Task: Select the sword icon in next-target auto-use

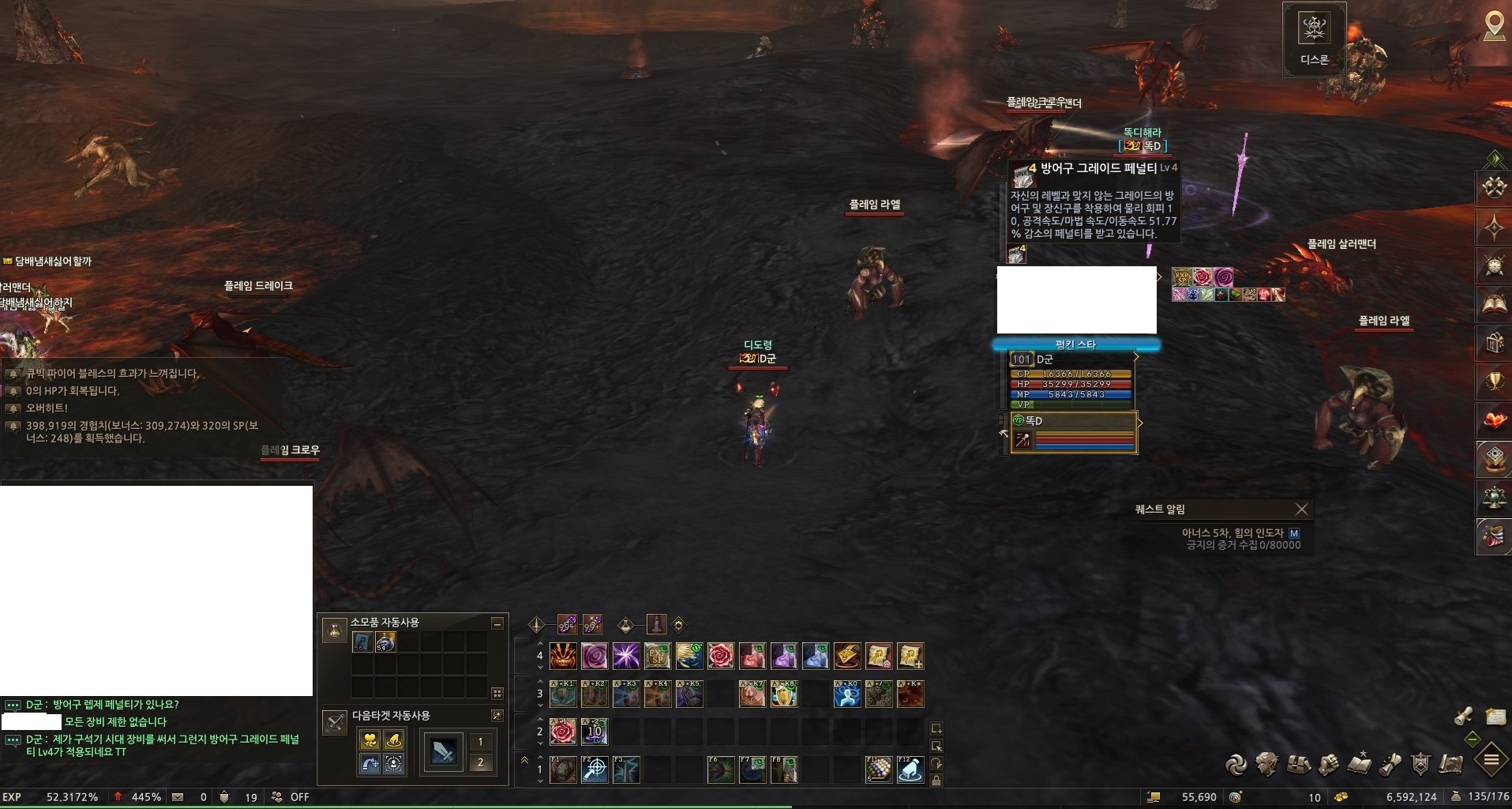Action: [x=443, y=752]
